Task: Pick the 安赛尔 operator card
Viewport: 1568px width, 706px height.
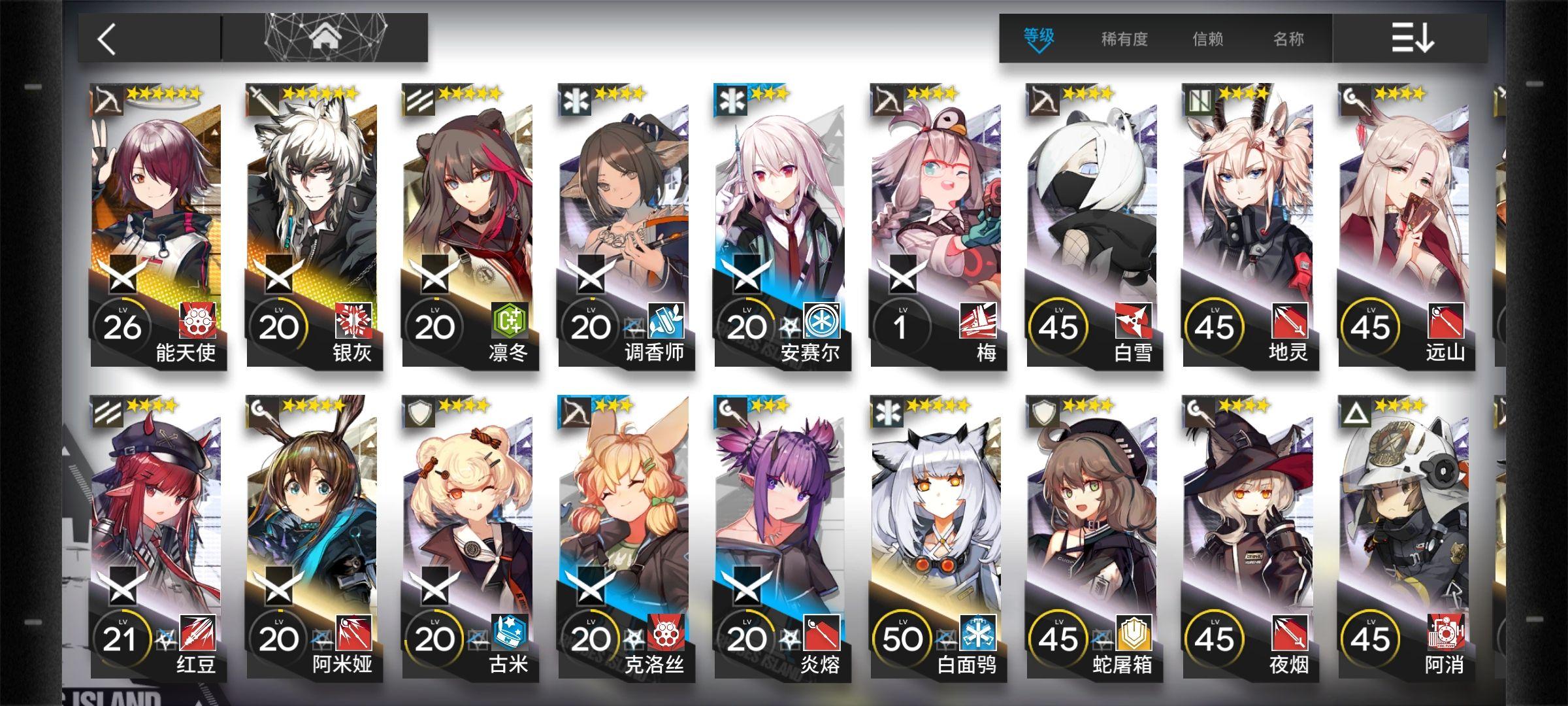Action: click(781, 226)
